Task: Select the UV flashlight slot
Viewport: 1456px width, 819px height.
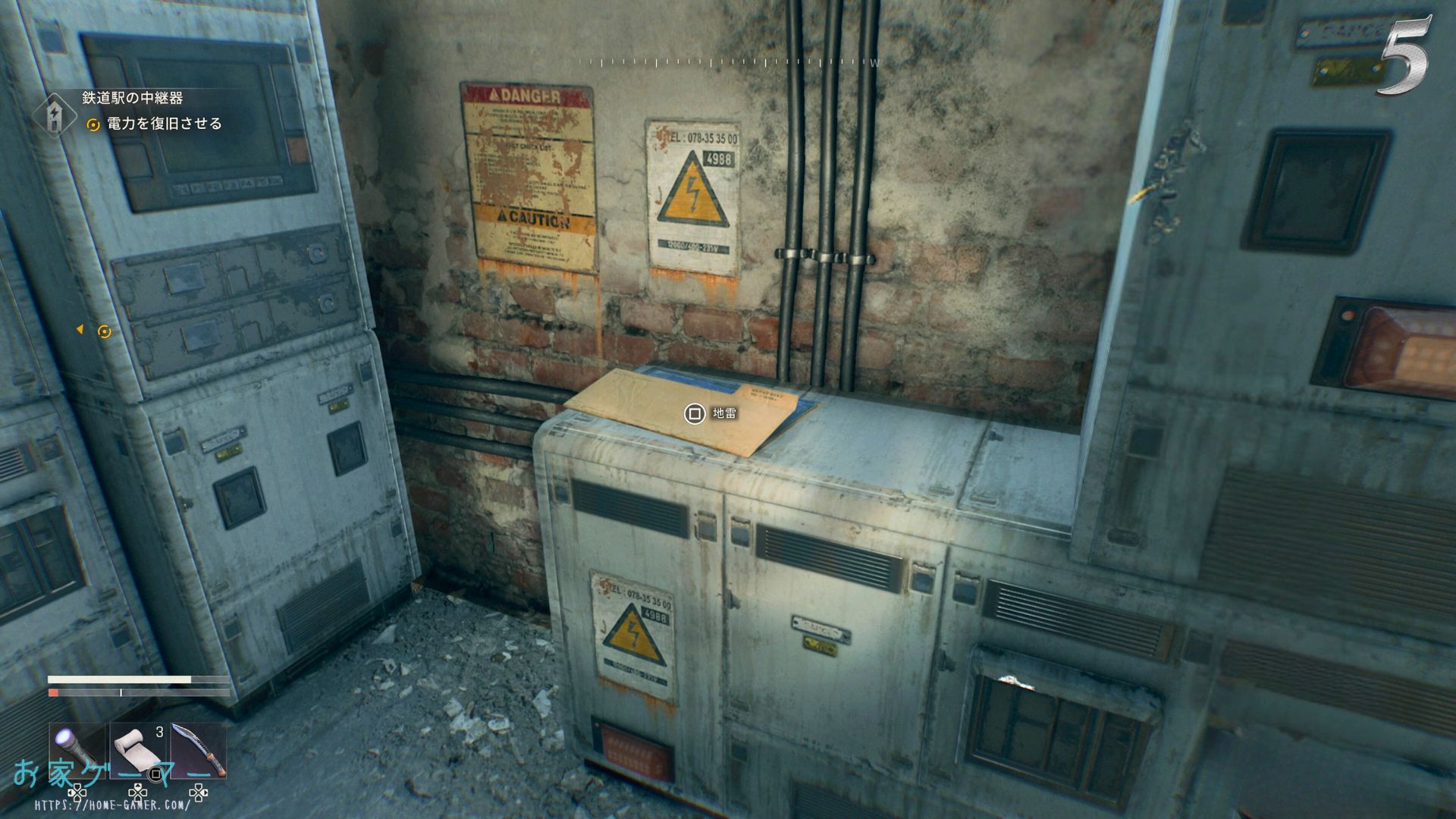Action: pos(77,749)
